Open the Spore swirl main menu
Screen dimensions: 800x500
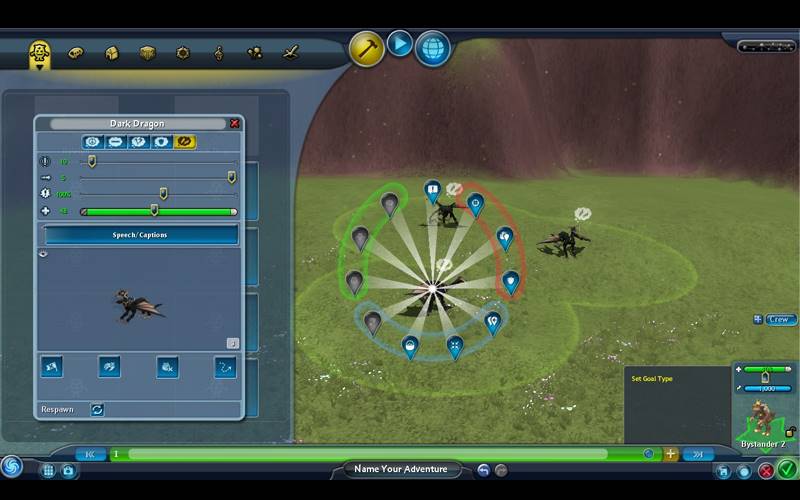click(x=12, y=467)
